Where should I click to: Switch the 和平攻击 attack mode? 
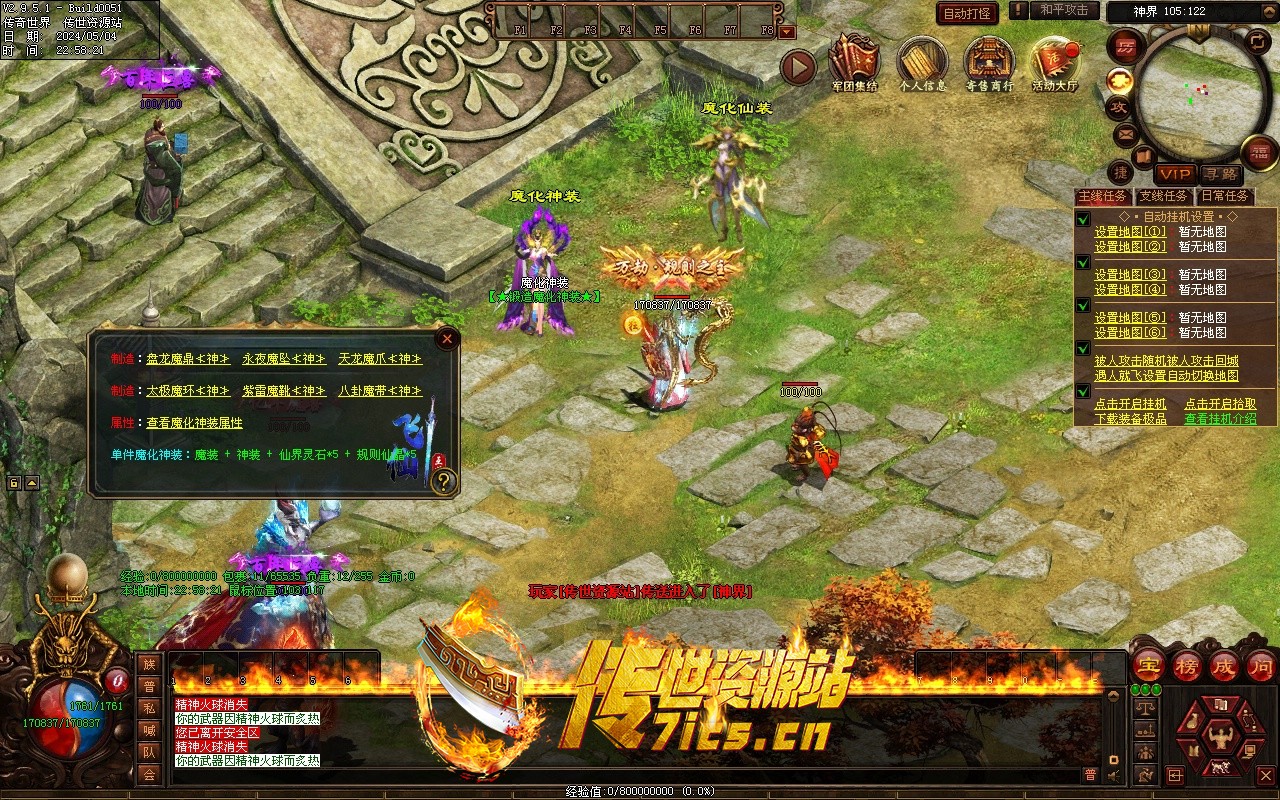coord(1064,10)
